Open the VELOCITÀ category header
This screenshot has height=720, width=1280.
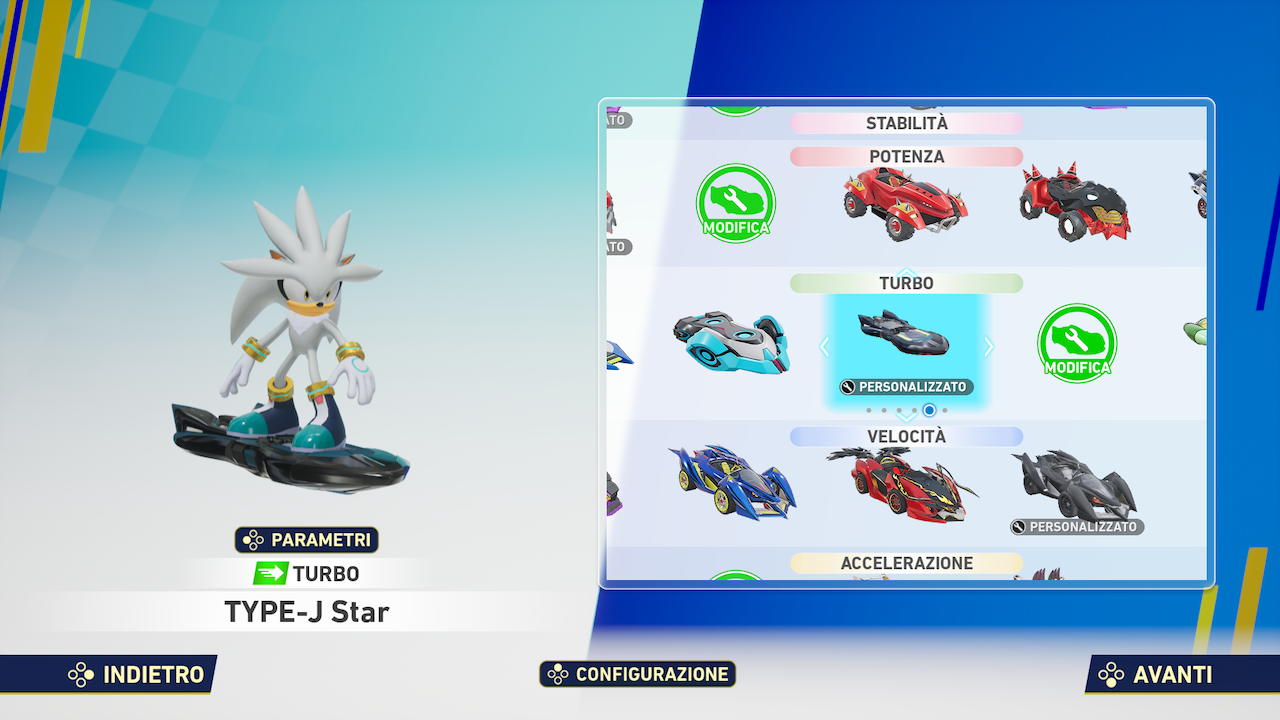pos(906,436)
